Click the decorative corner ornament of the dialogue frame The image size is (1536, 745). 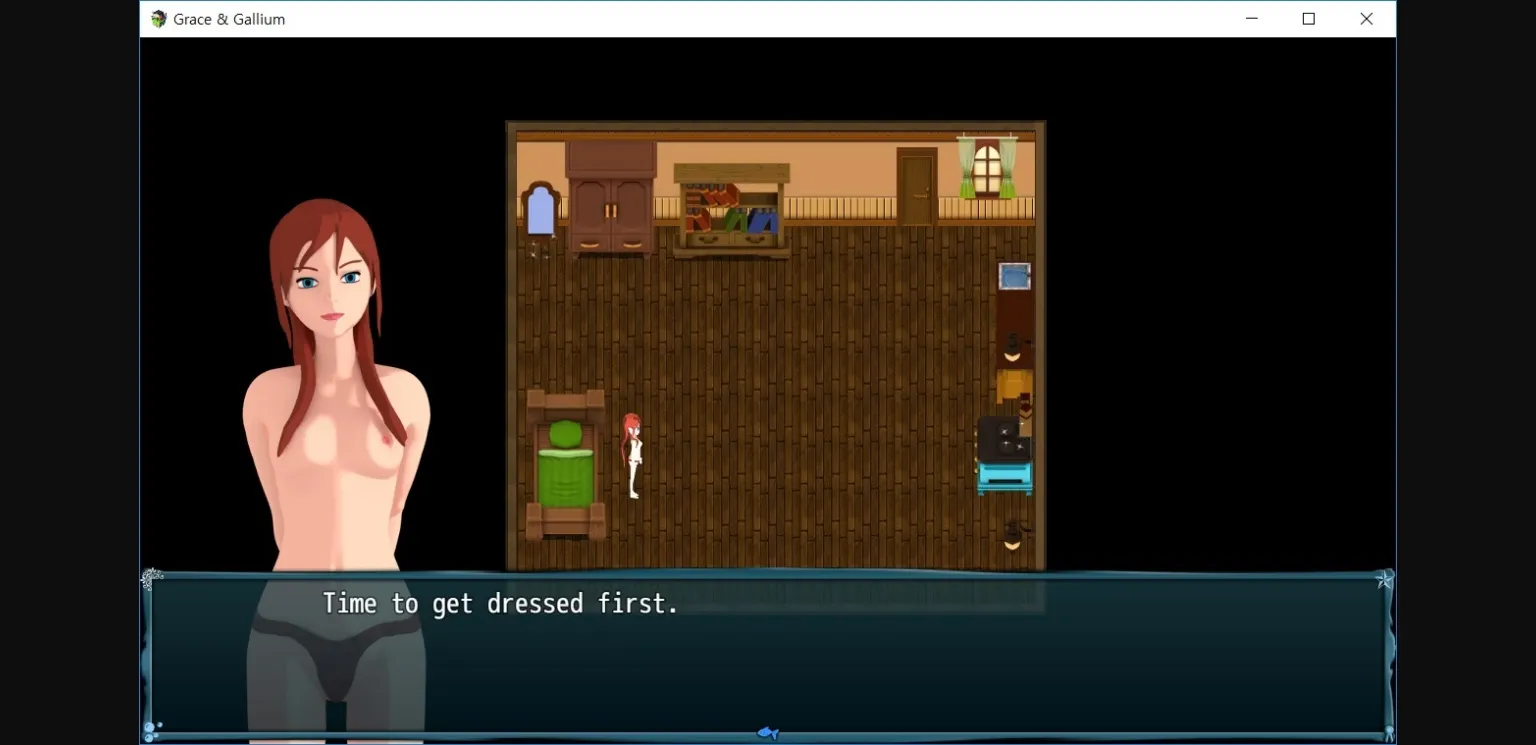(152, 578)
